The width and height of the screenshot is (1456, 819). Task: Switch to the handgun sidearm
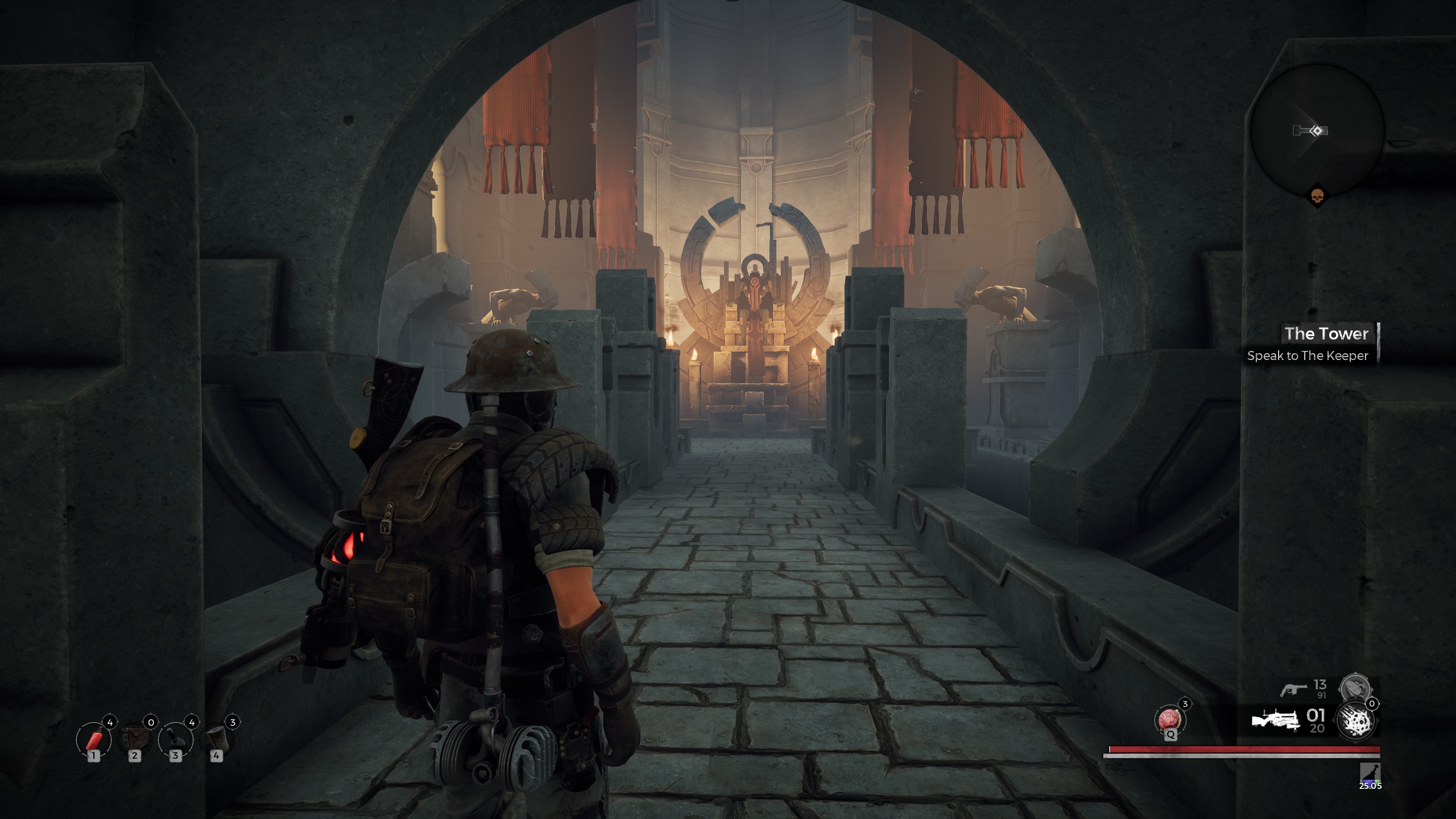pos(1293,689)
